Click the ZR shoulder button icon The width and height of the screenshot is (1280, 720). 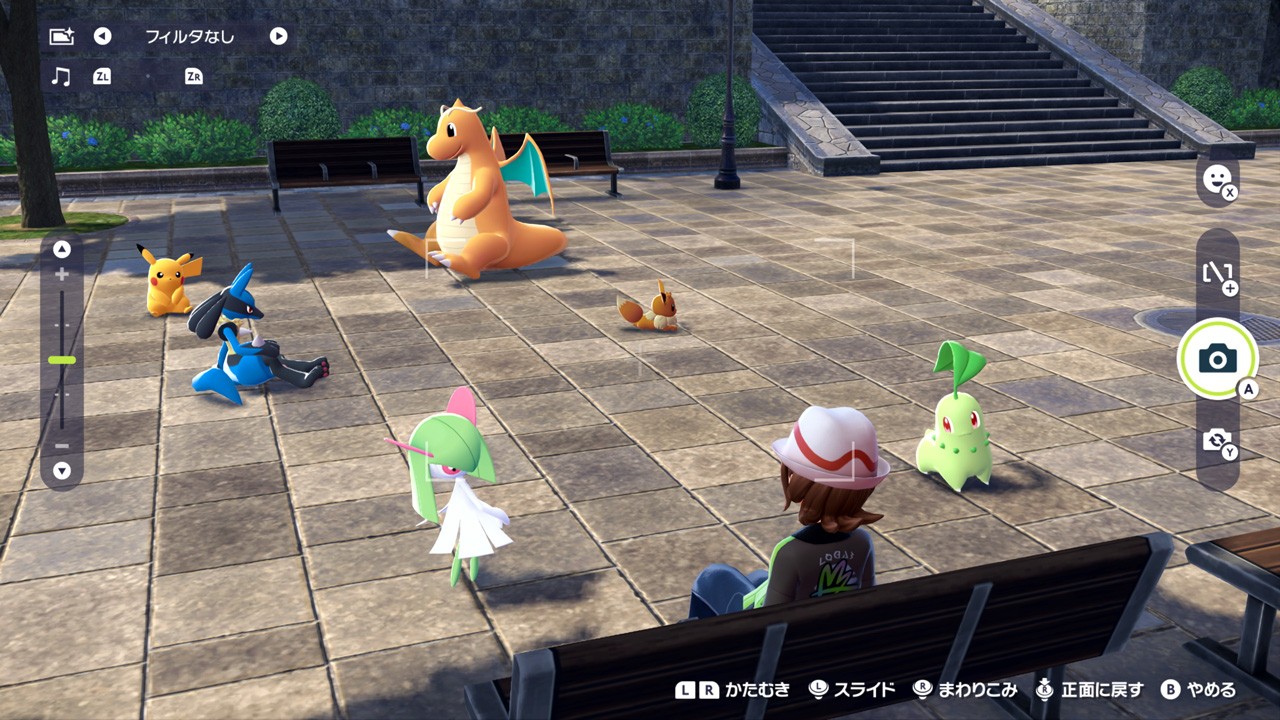[x=196, y=76]
